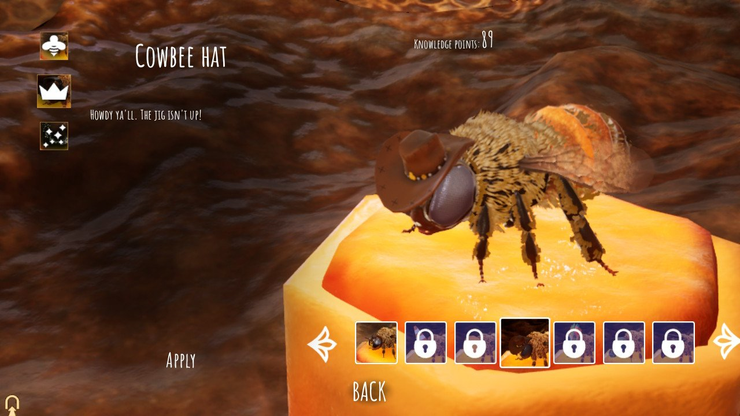Choose the highlighted Cowbee hat thumbnail
Screen dimensions: 740x416
point(524,343)
